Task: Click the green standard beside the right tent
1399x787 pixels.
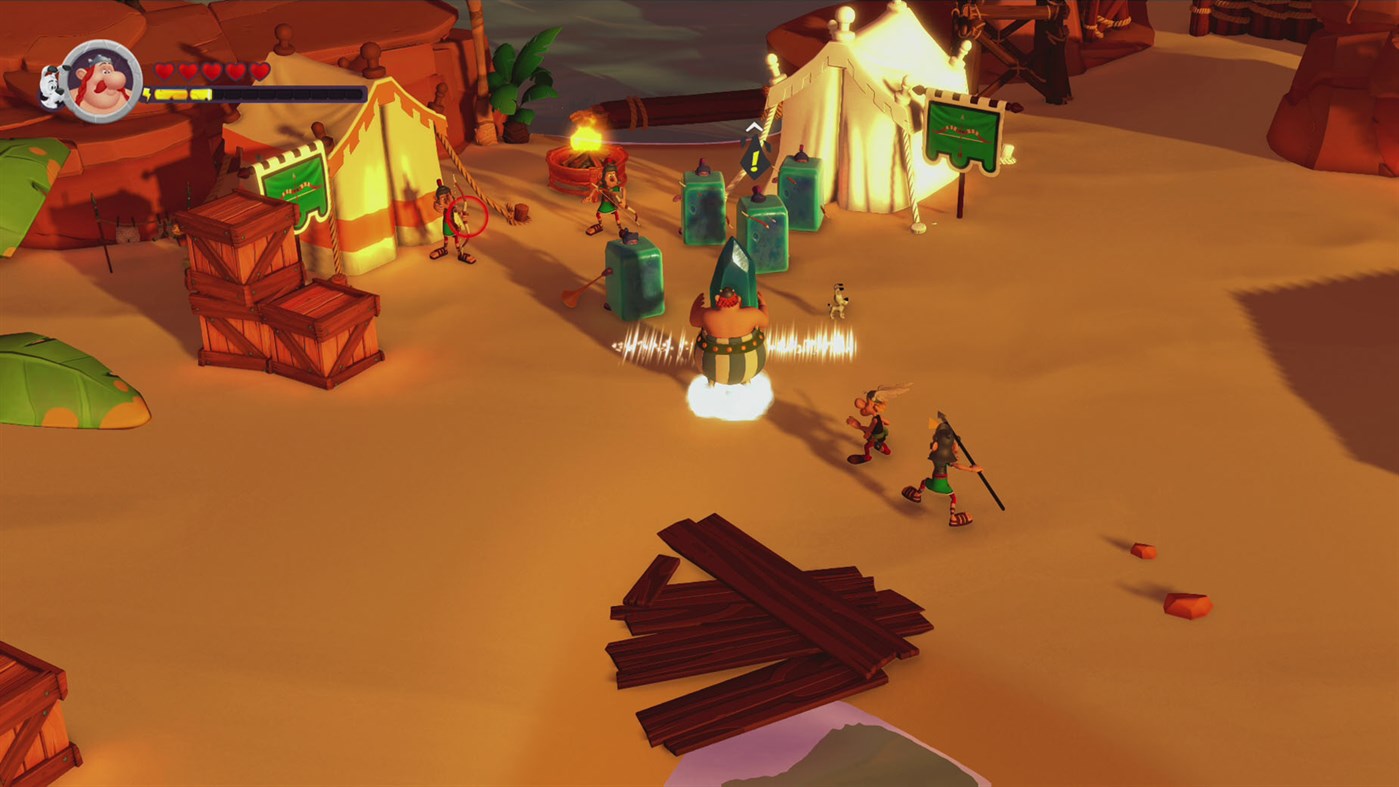Action: 961,131
